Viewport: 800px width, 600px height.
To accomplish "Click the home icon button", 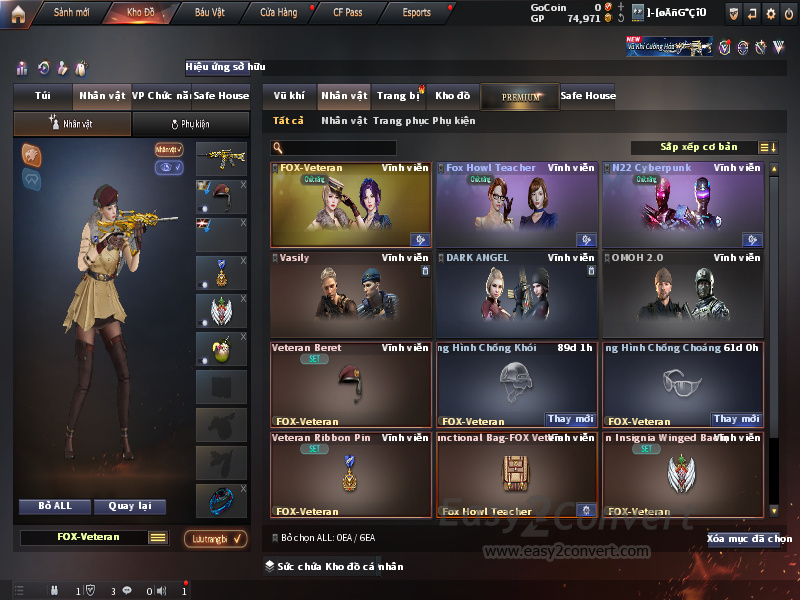I will click(x=17, y=13).
